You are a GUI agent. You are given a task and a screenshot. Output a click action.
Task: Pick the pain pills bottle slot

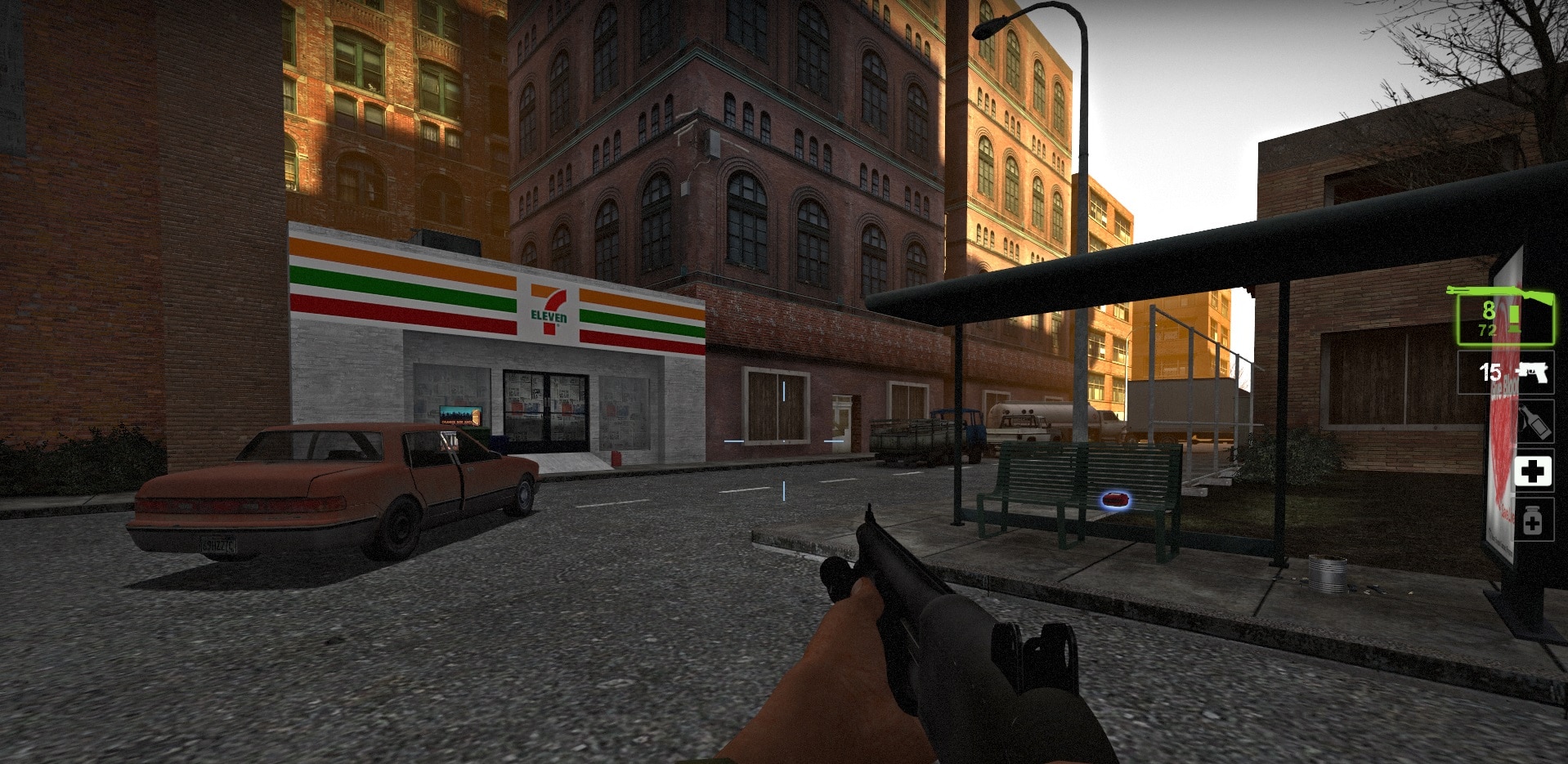pos(1533,521)
